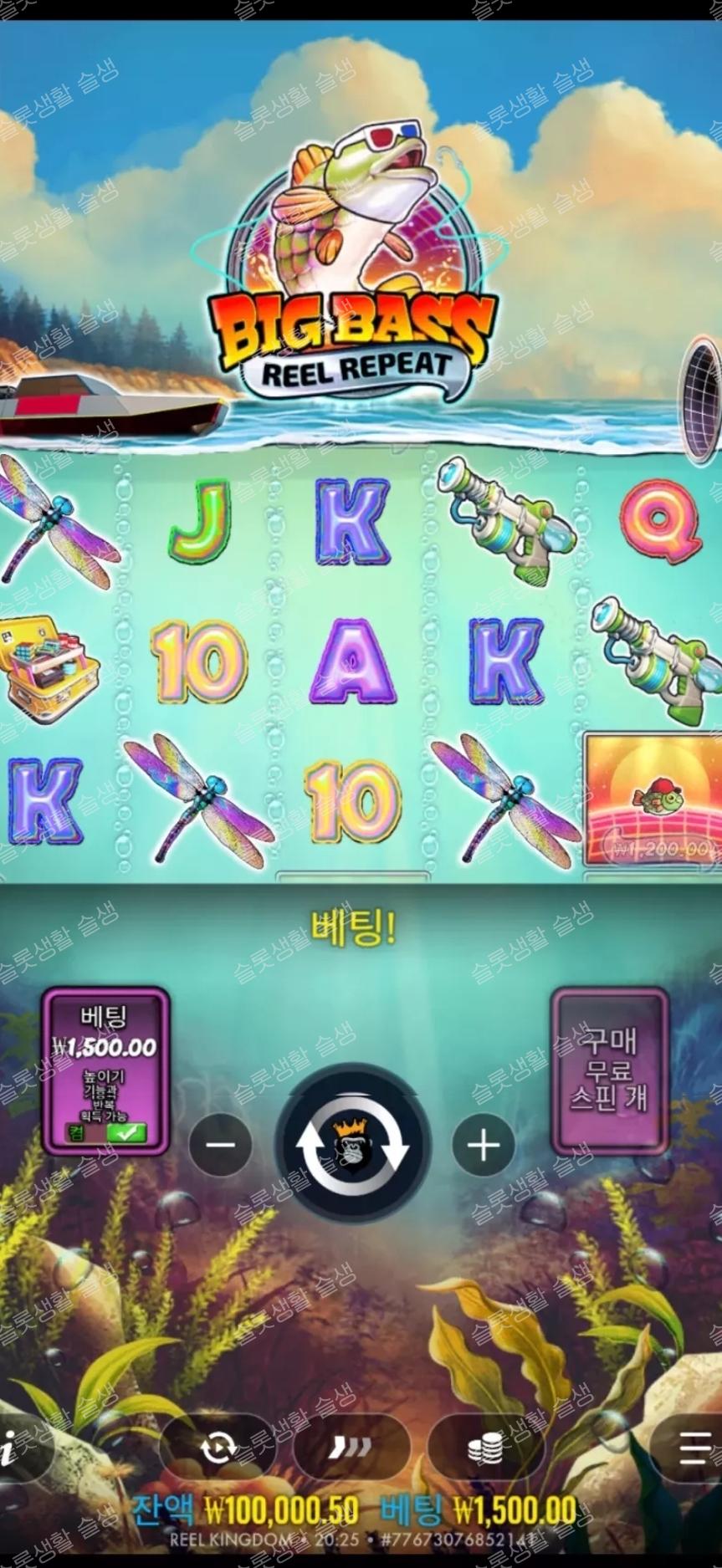Open the 구매 무료 스핀 buy panel
The image size is (722, 1568).
tap(609, 1070)
